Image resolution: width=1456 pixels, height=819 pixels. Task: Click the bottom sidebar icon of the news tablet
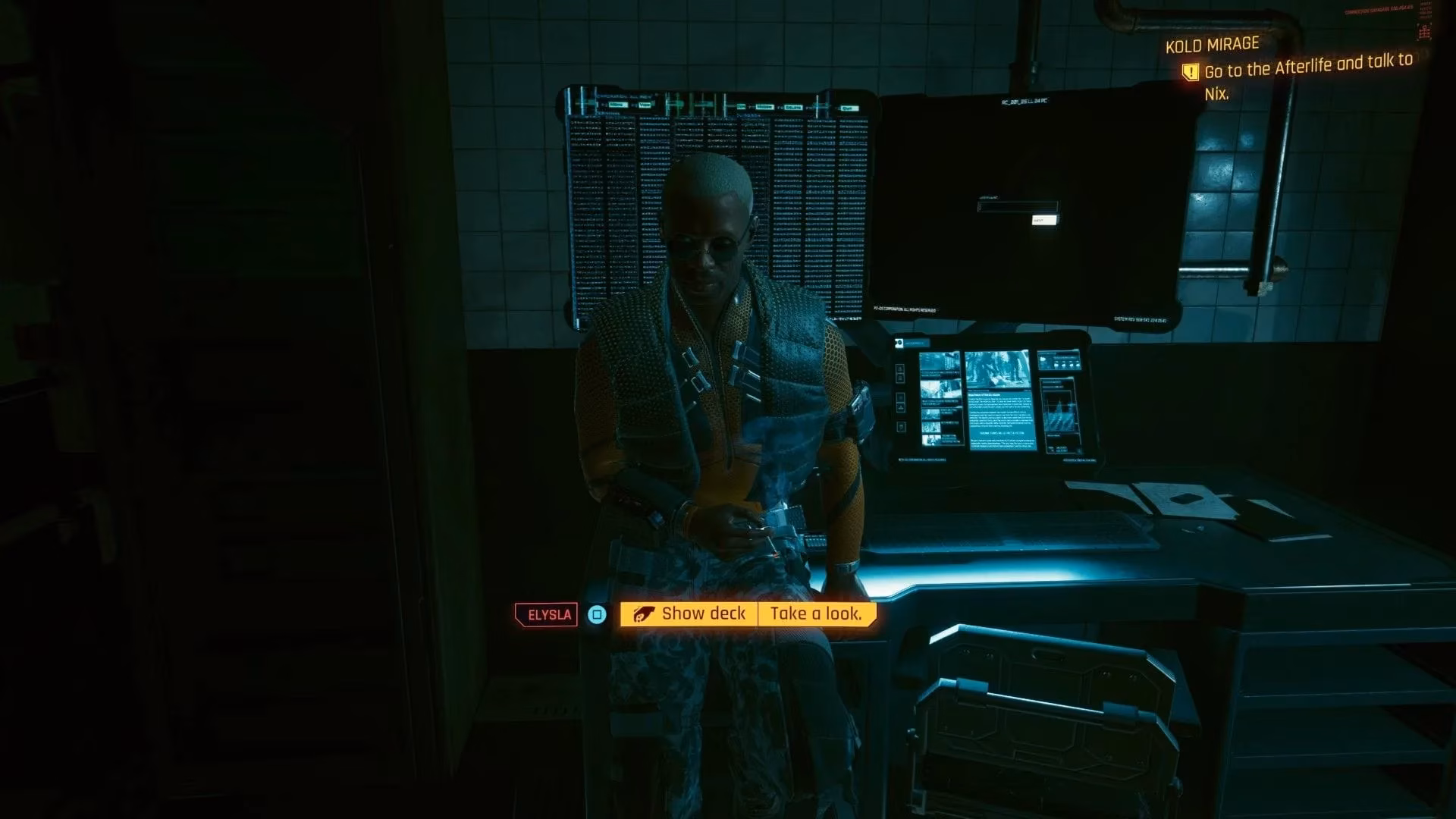[x=901, y=426]
